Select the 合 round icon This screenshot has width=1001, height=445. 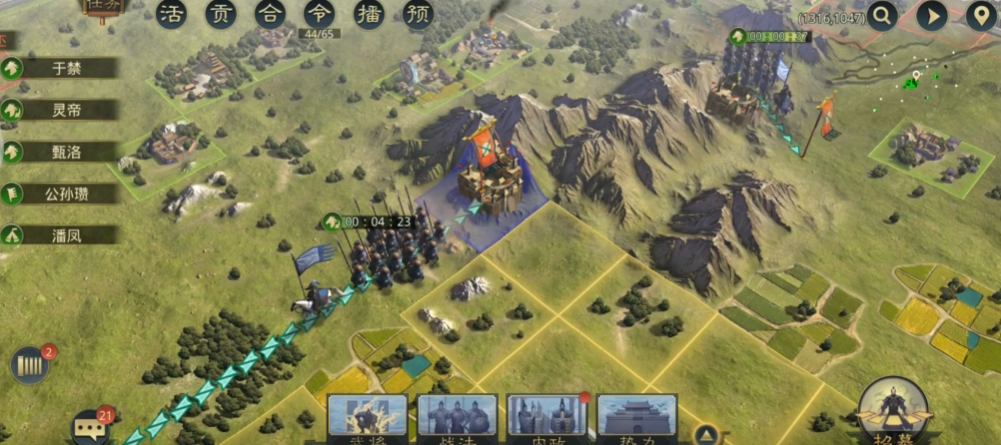(270, 14)
